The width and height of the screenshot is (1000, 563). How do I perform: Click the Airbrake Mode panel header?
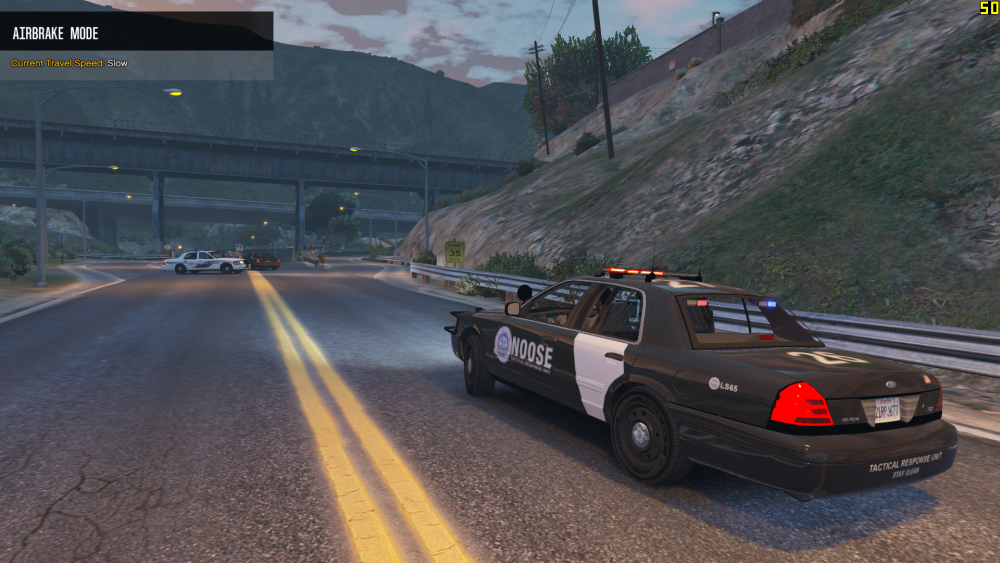click(x=136, y=32)
